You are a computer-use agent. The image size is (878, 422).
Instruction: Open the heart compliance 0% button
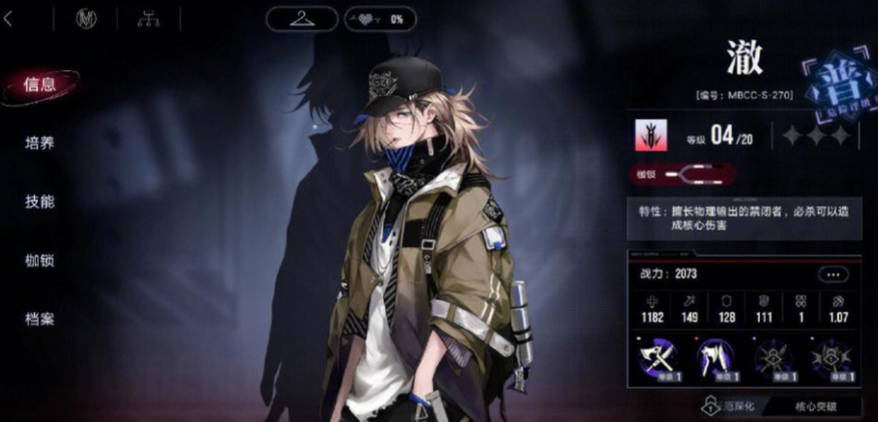379,18
